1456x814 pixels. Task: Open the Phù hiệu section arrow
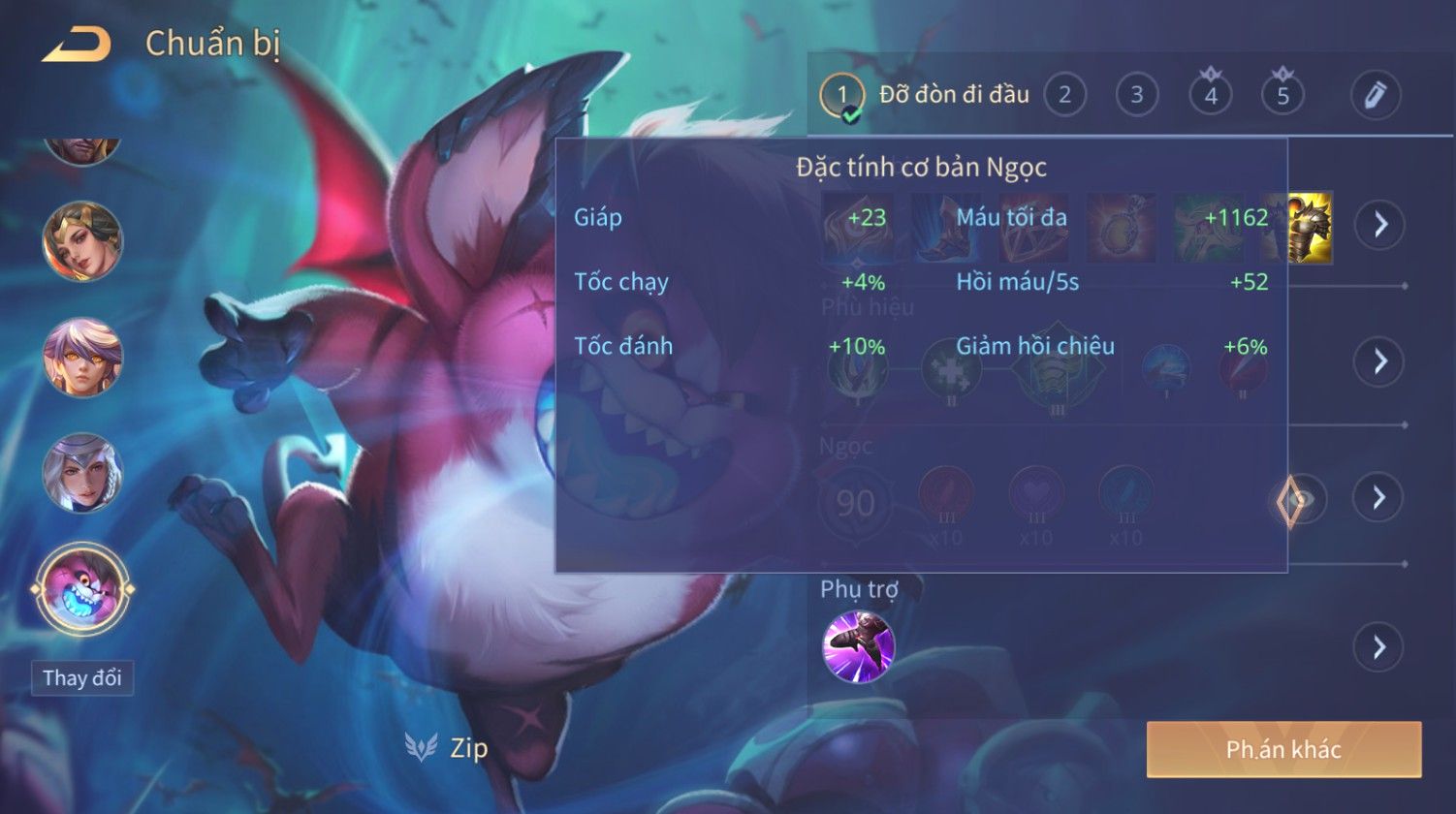pyautogui.click(x=1378, y=361)
